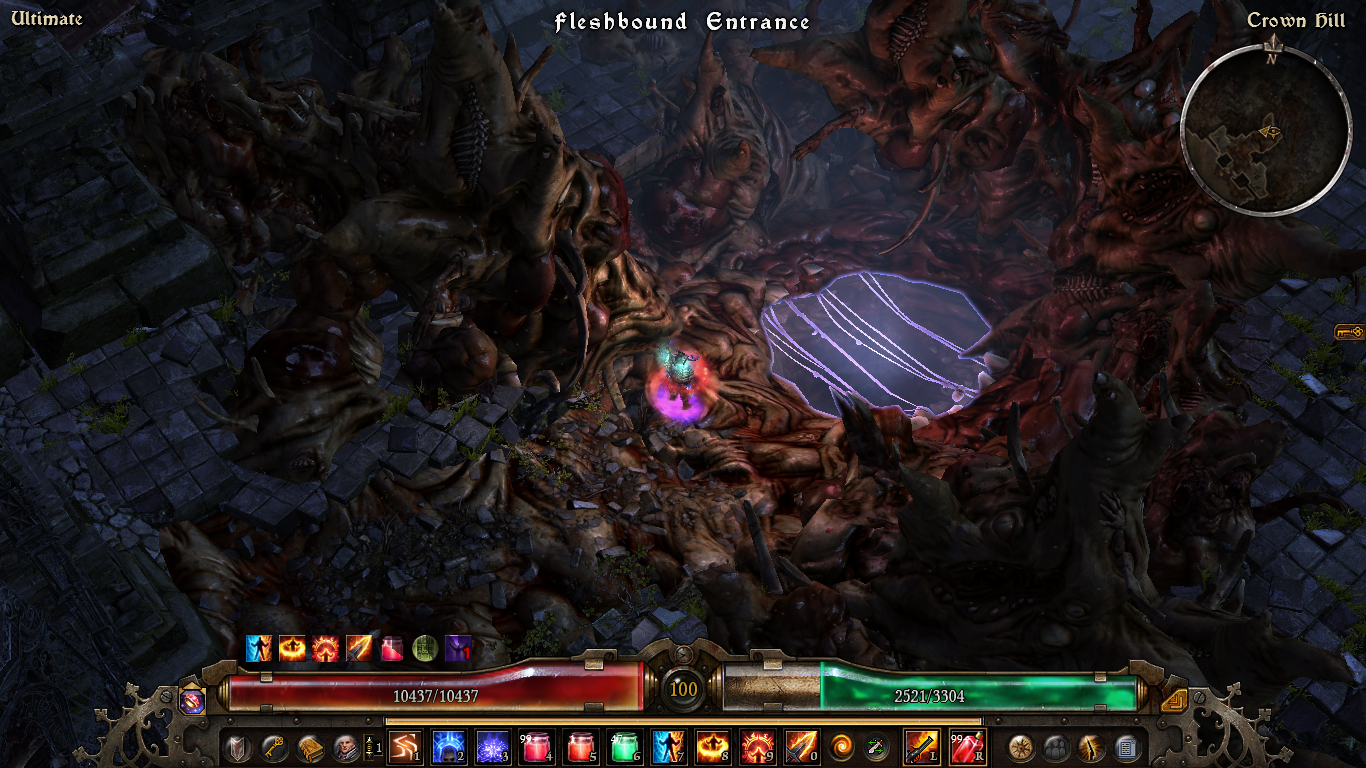This screenshot has height=768, width=1366.
Task: Open the golden quest journal book
Action: click(x=310, y=747)
